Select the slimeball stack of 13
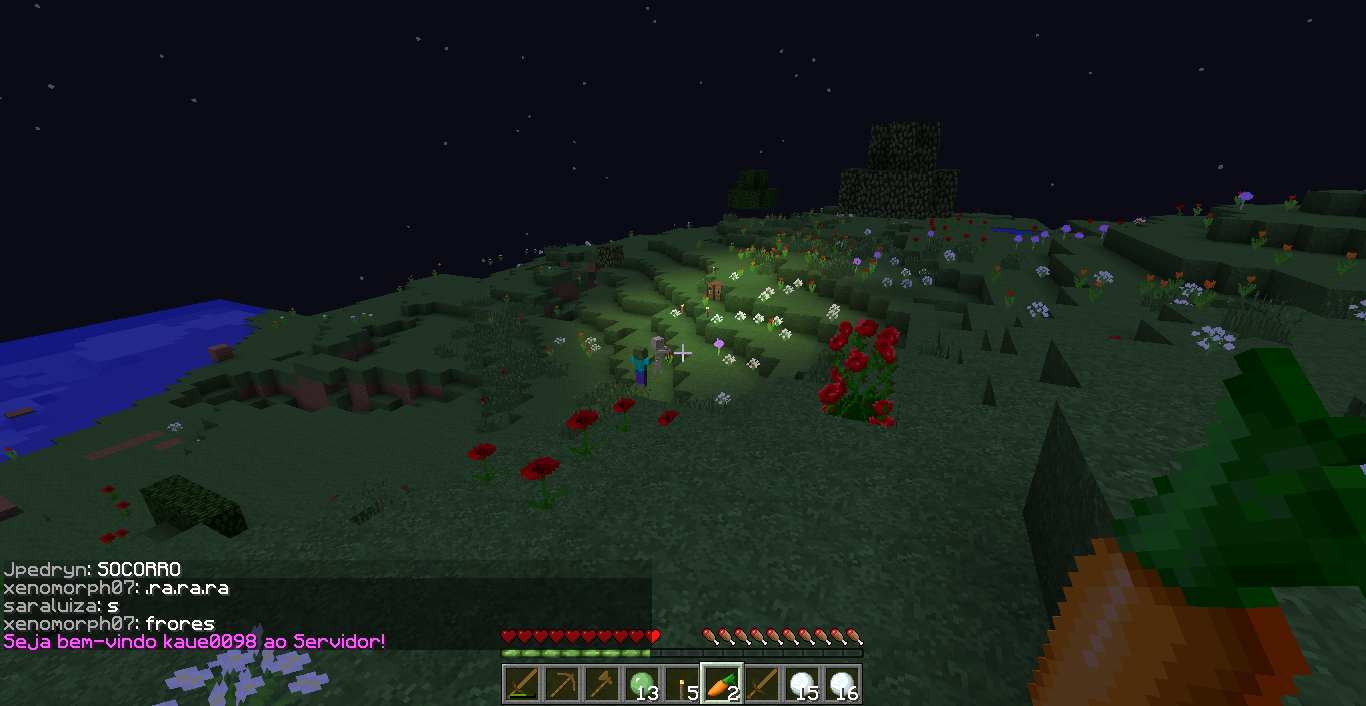Image resolution: width=1366 pixels, height=706 pixels. click(642, 684)
